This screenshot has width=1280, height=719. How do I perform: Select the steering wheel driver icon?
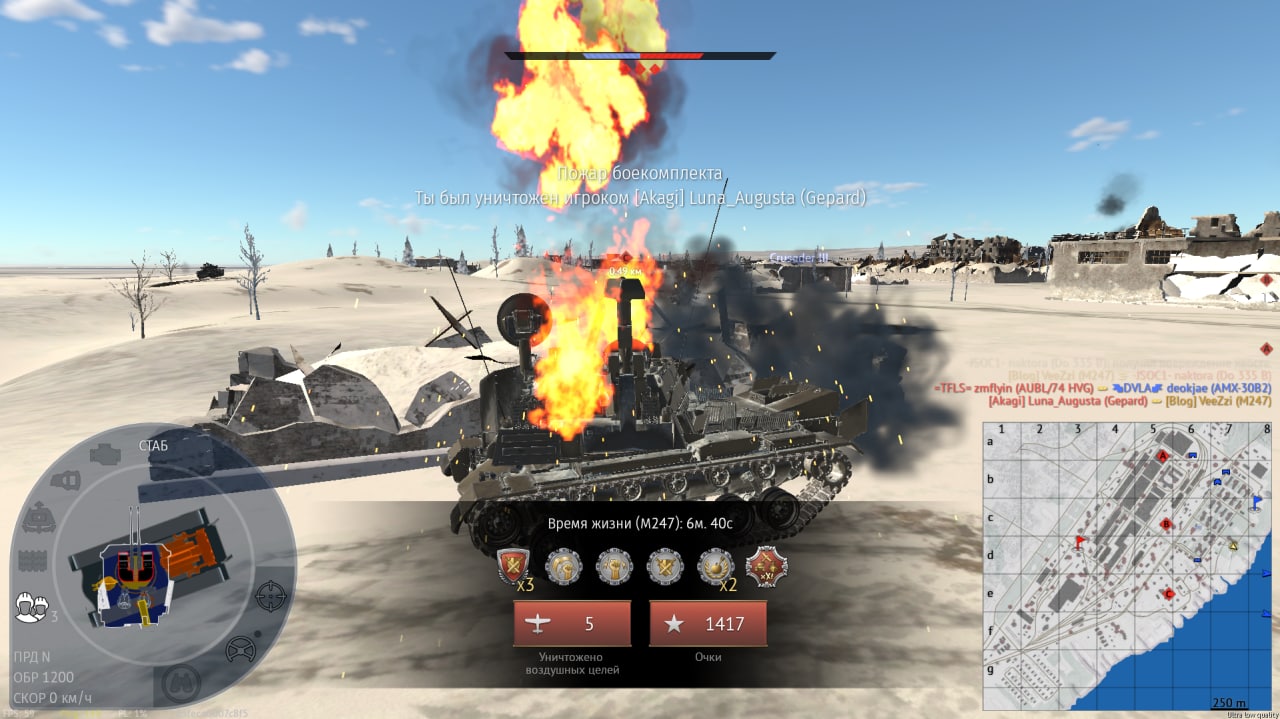(x=240, y=650)
